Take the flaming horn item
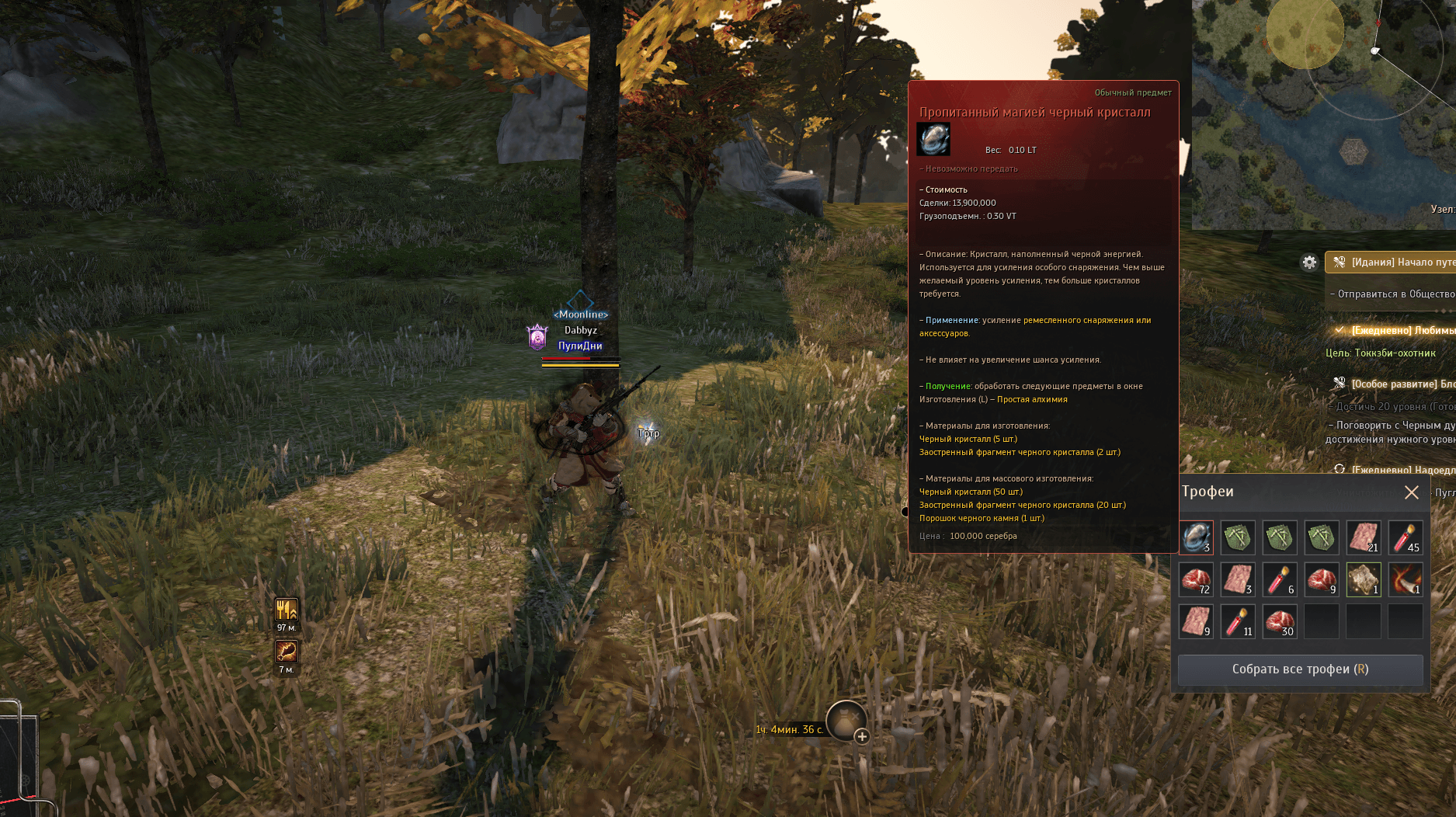 (x=1406, y=579)
